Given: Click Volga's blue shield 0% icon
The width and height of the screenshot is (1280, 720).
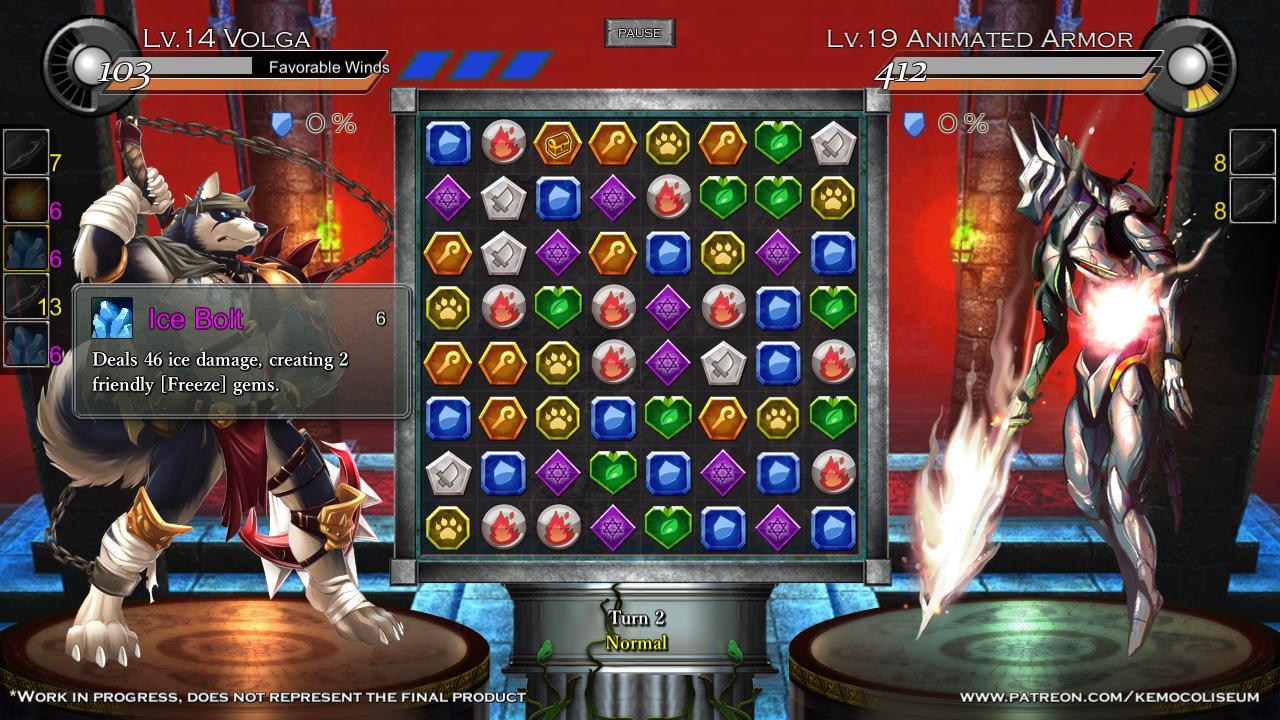Looking at the screenshot, I should [285, 125].
